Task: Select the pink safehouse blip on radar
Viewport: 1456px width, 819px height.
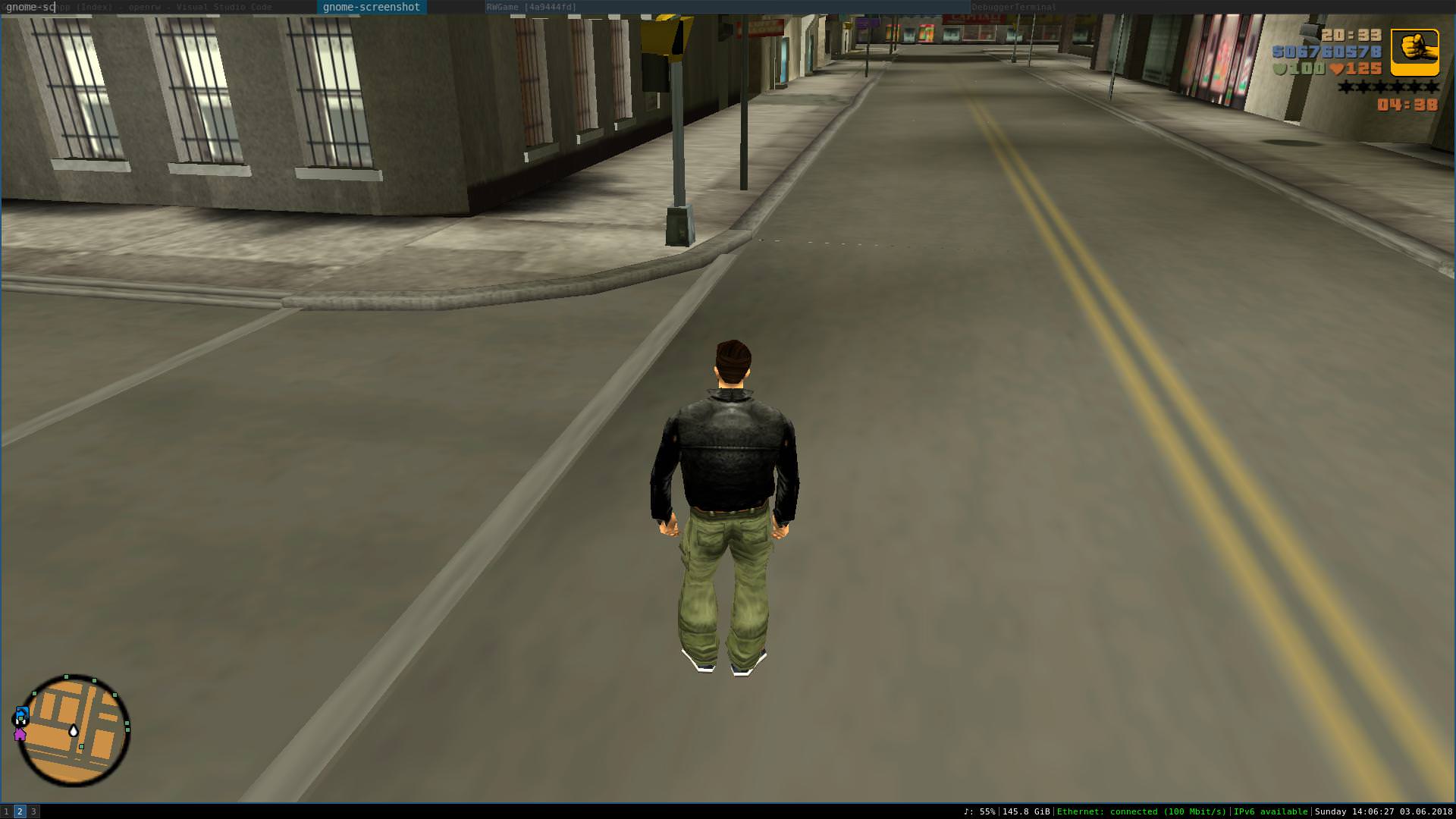Action: pos(20,734)
